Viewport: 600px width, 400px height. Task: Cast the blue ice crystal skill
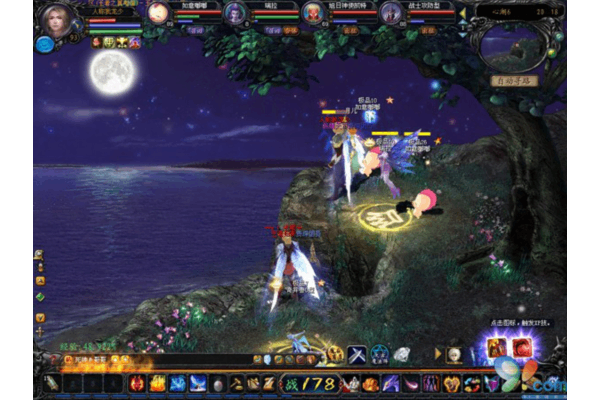coord(177,383)
